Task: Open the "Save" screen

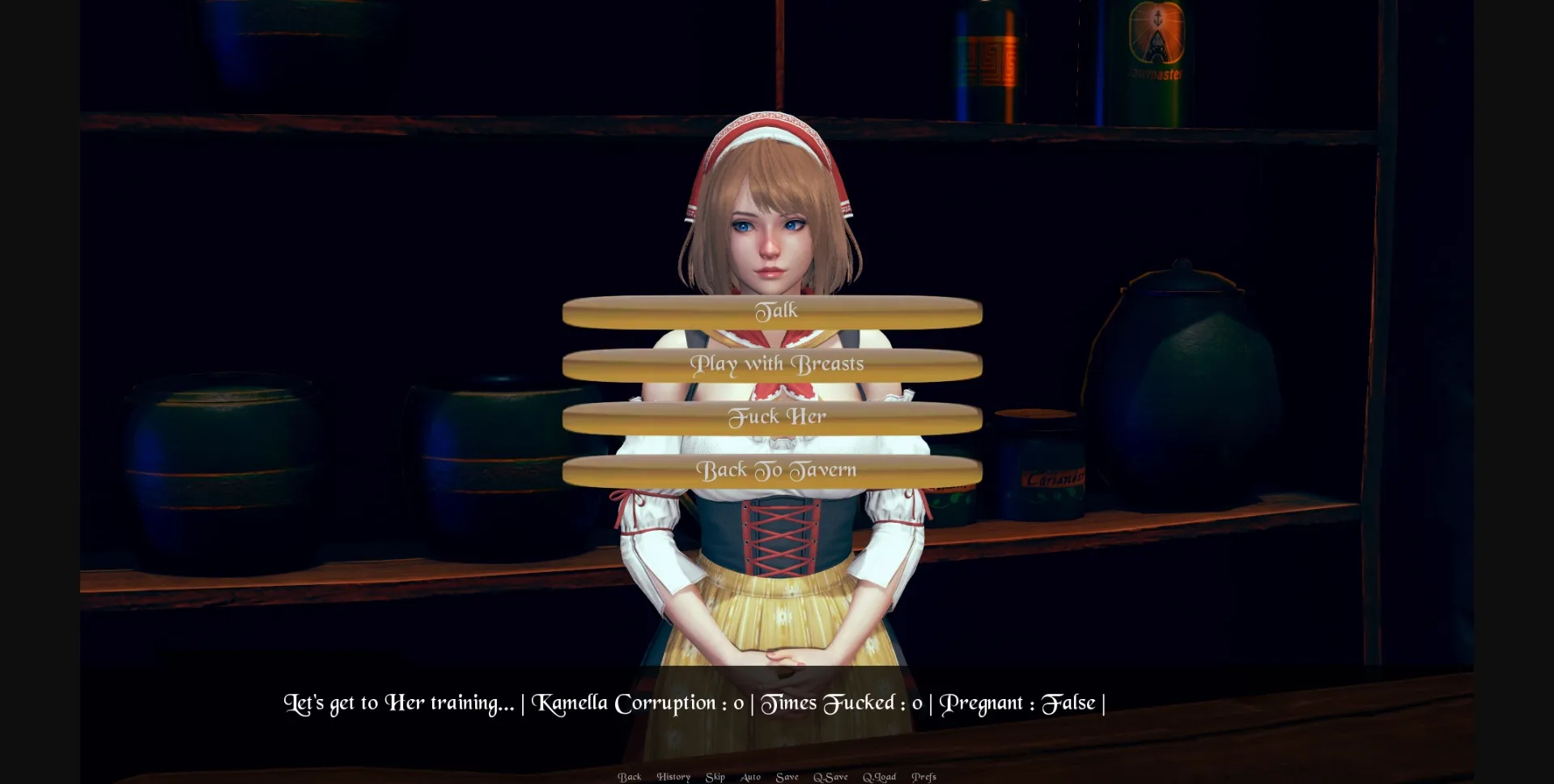Action: coord(788,776)
